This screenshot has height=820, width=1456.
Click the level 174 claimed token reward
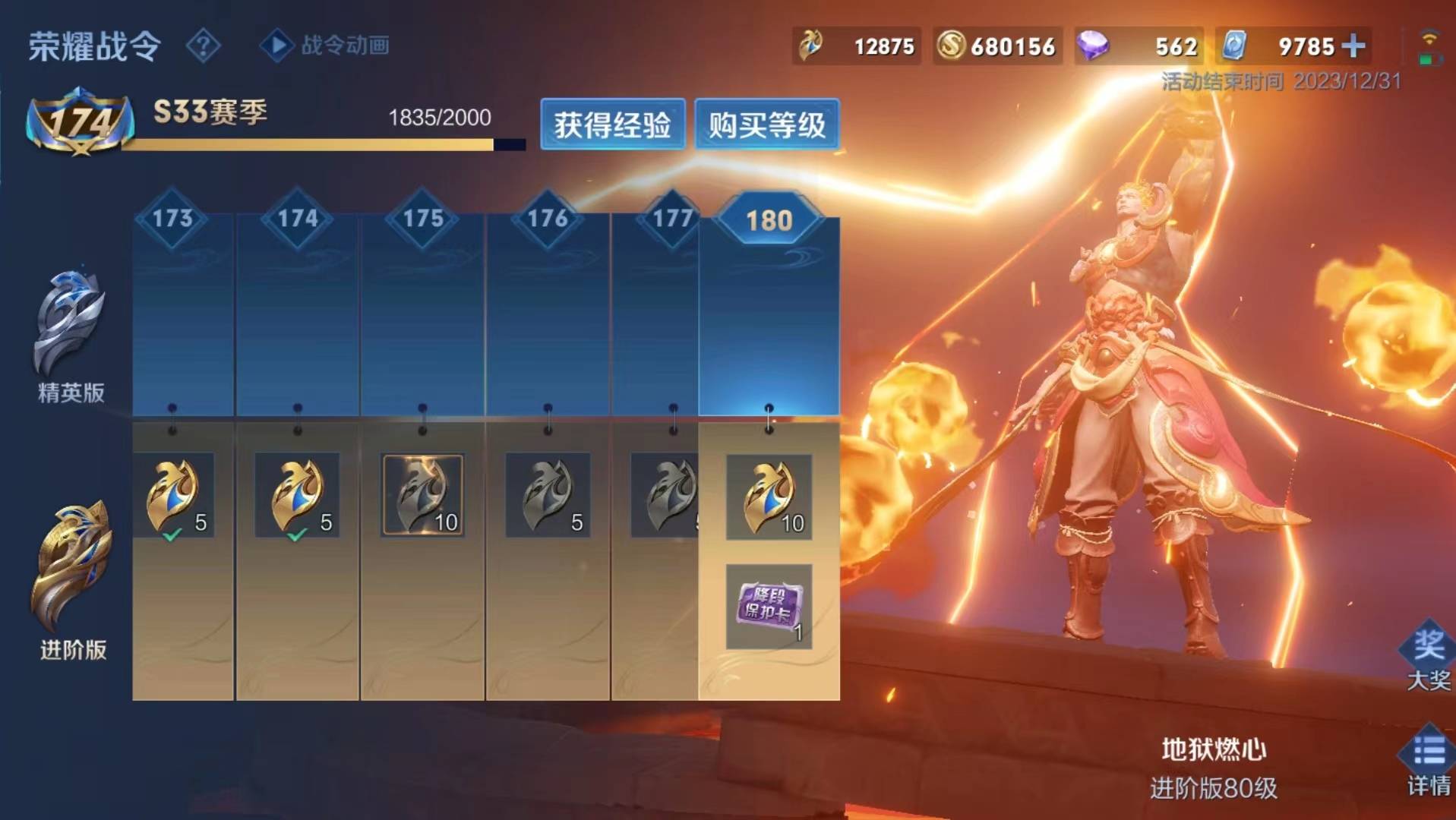(298, 496)
